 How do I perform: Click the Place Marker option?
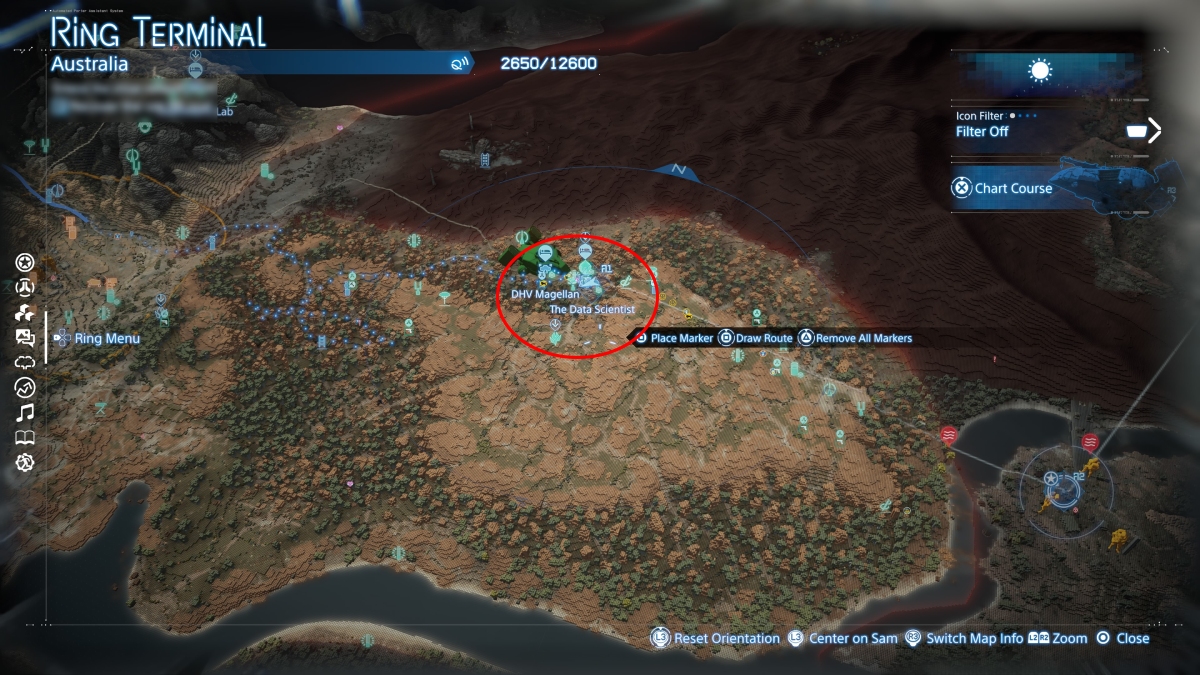[x=674, y=338]
